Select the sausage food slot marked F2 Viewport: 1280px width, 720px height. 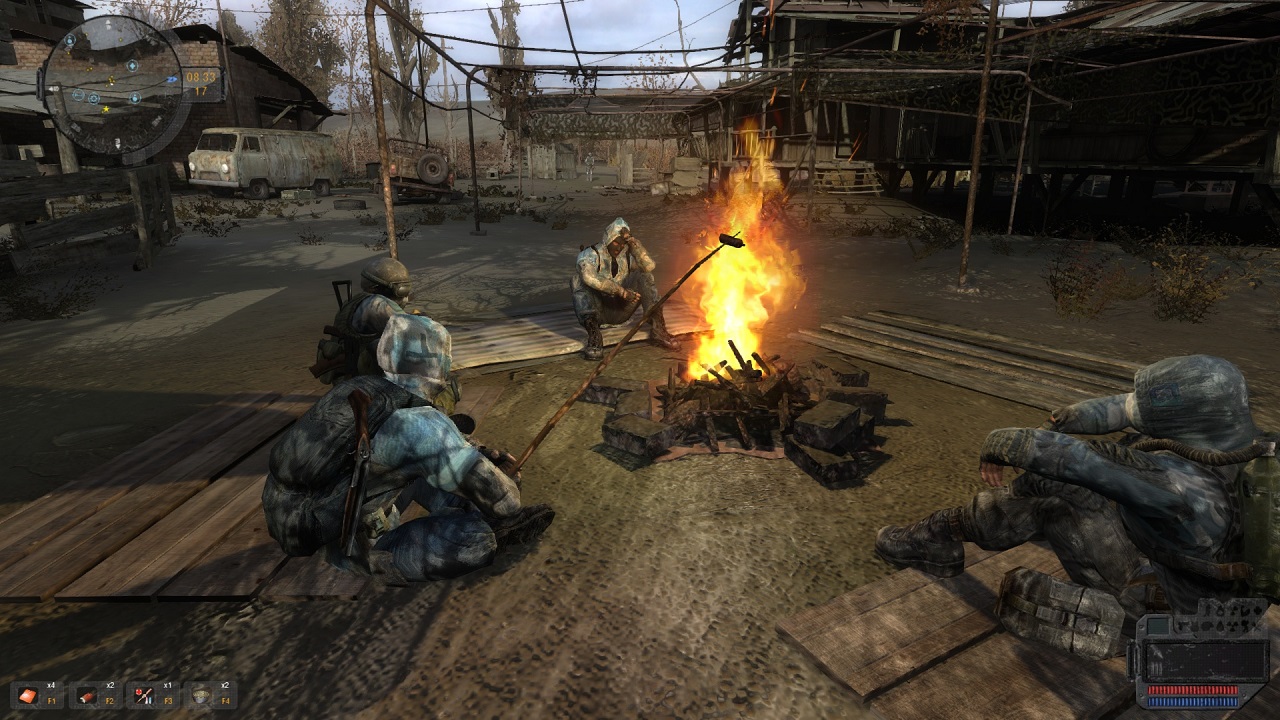coord(85,694)
